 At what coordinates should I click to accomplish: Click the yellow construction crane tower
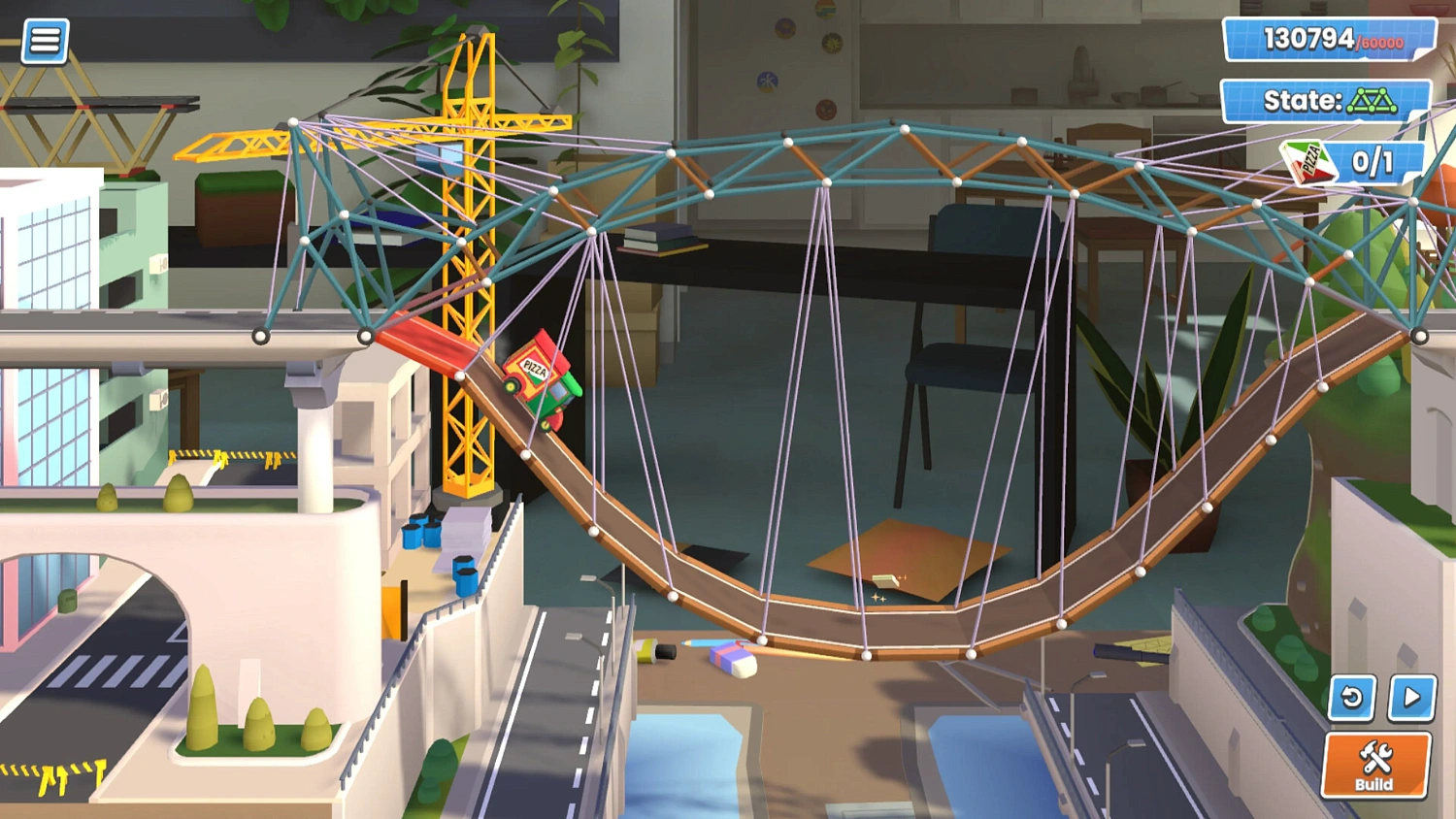466,291
